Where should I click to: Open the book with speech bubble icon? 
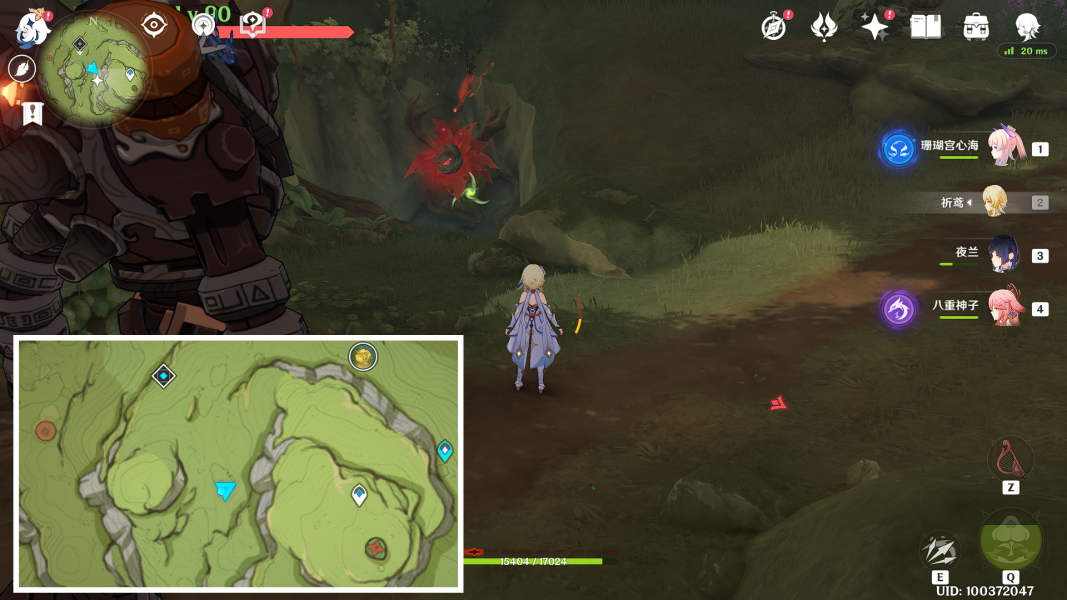pos(253,26)
